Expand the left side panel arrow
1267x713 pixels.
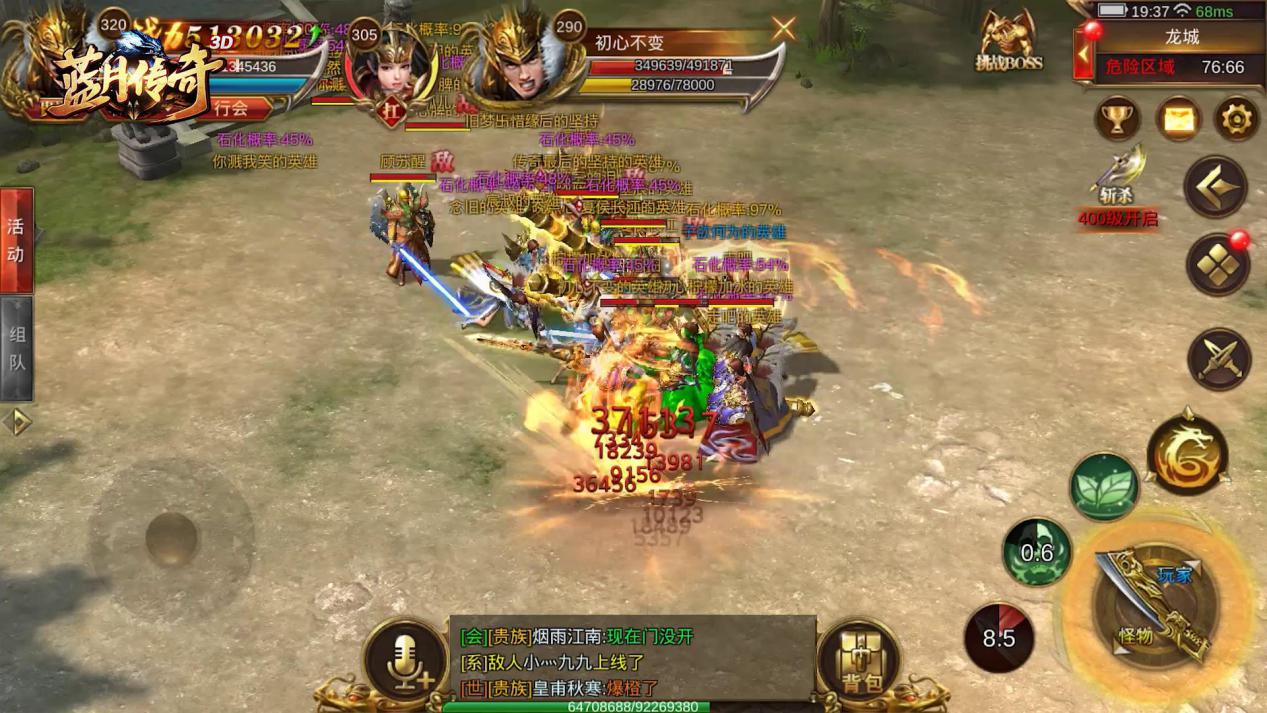coord(16,422)
